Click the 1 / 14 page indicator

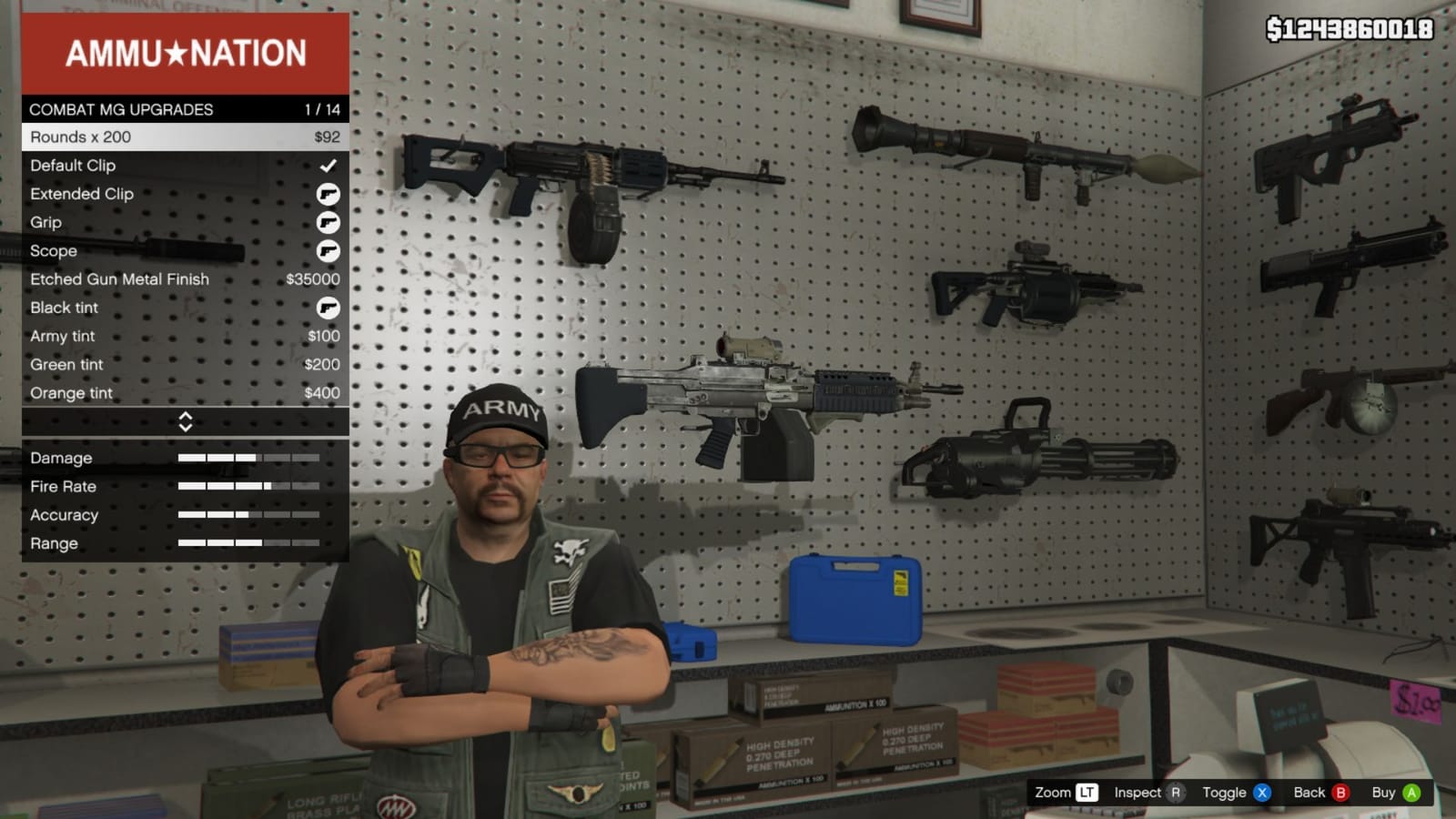[x=320, y=109]
